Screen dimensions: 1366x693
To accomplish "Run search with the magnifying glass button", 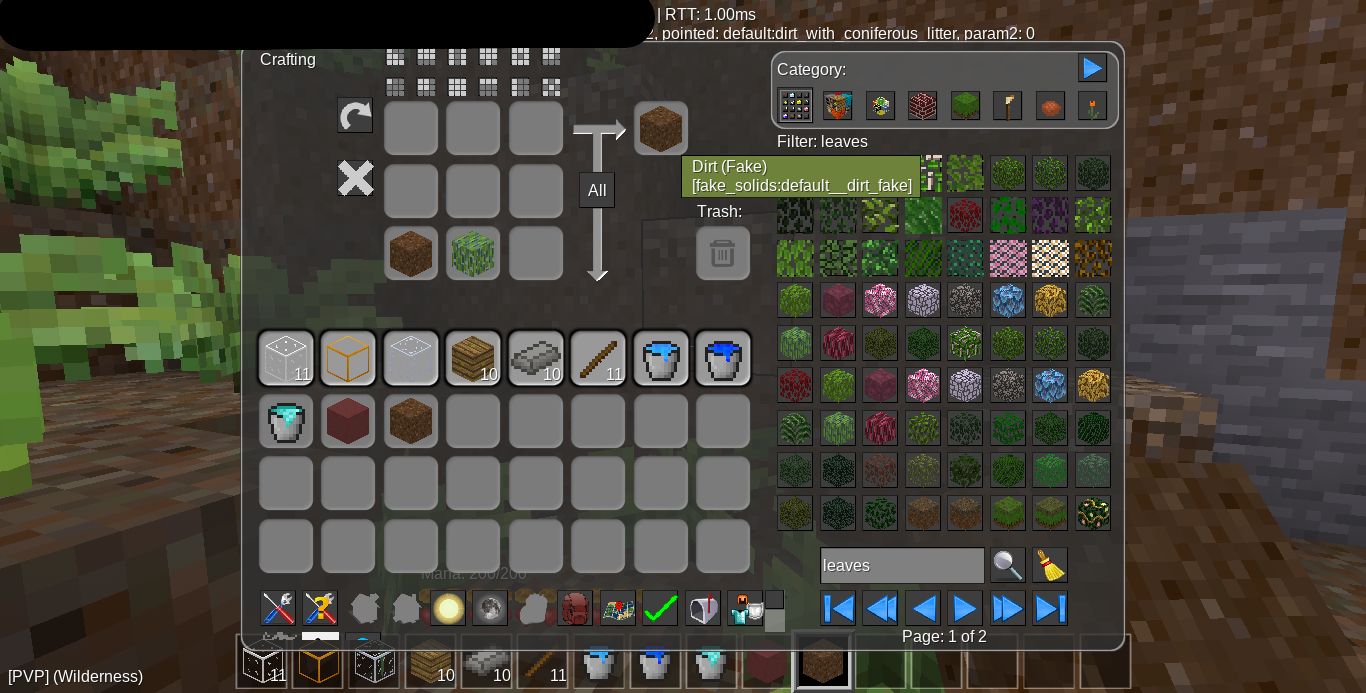I will point(1007,565).
